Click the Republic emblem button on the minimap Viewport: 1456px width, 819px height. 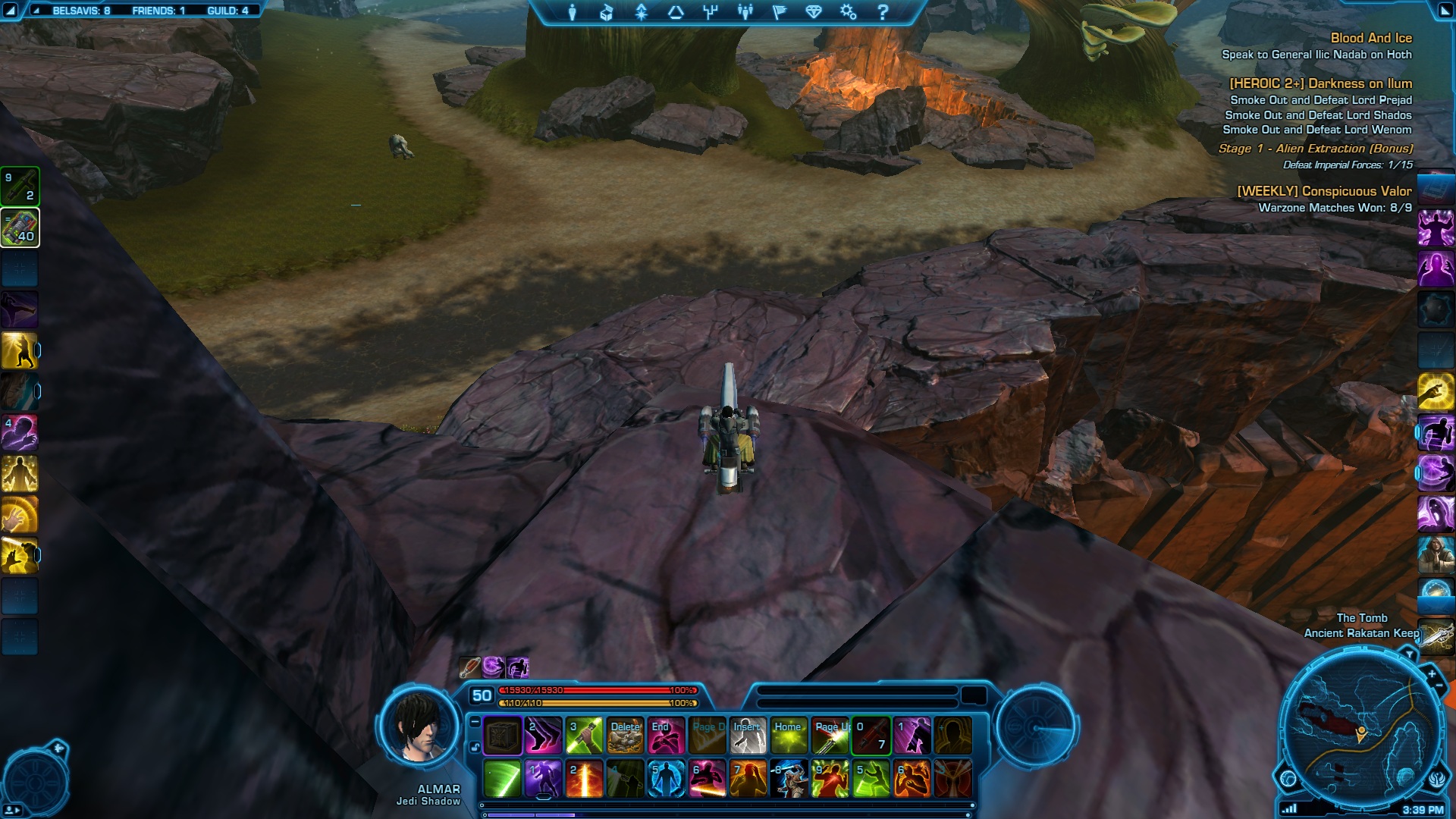1436,778
